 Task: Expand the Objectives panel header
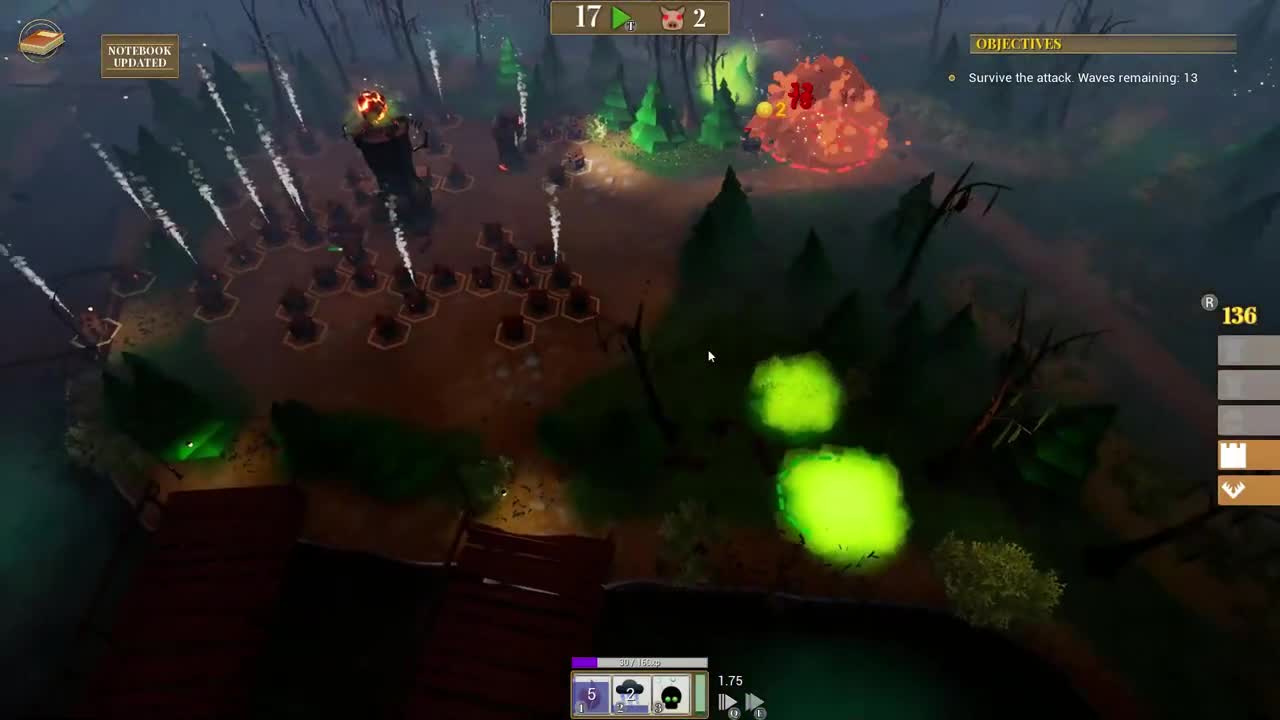[x=1103, y=44]
